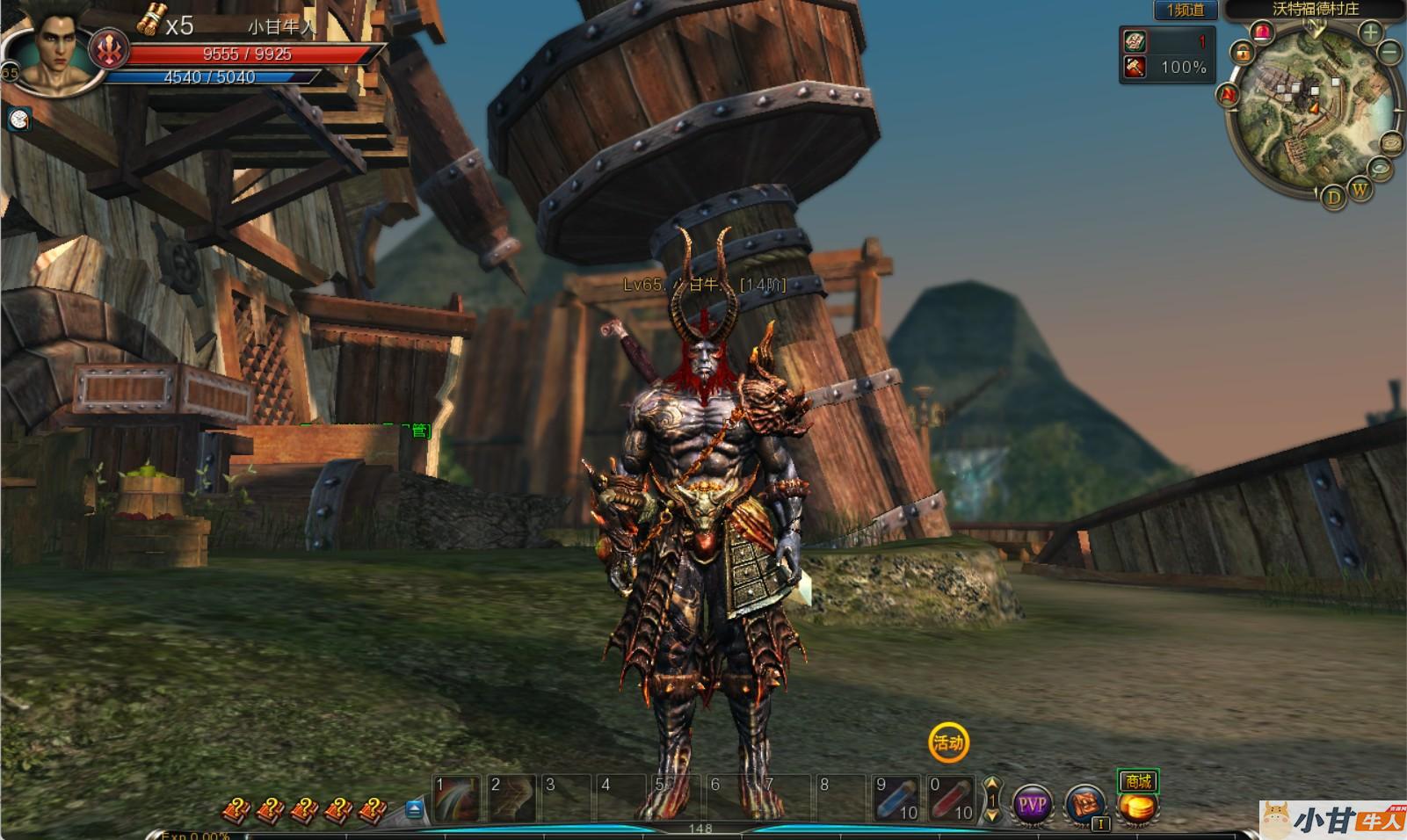
Task: Select the red class emblem beside health bar
Action: pos(109,49)
